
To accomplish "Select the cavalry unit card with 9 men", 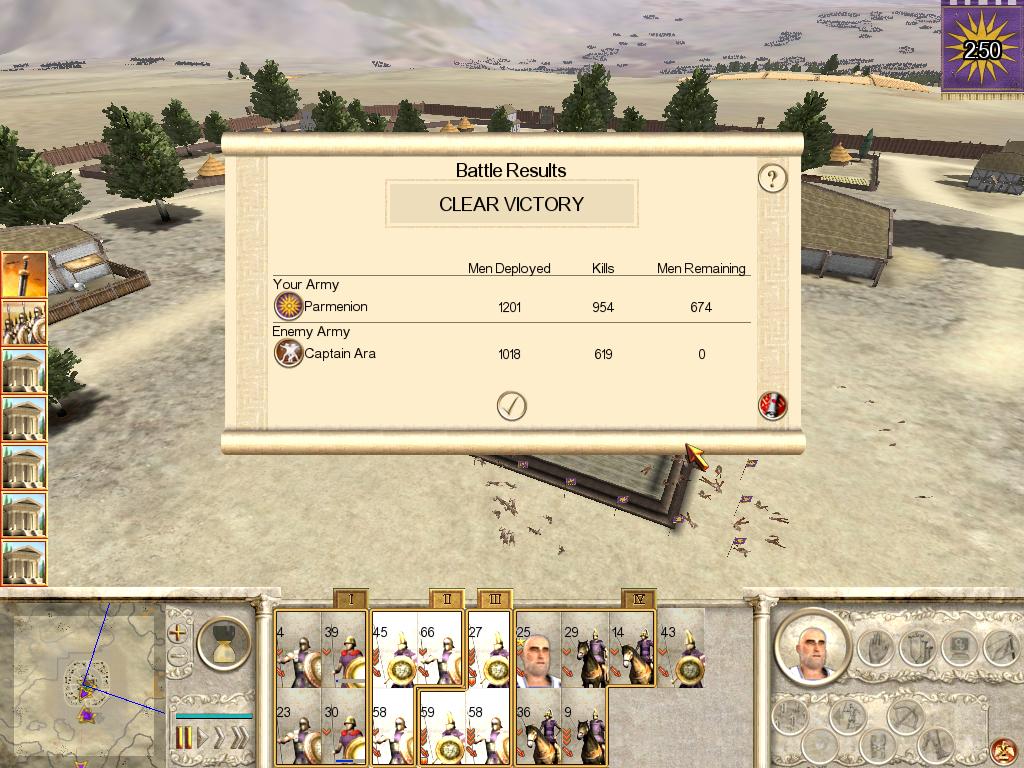I will [x=585, y=729].
